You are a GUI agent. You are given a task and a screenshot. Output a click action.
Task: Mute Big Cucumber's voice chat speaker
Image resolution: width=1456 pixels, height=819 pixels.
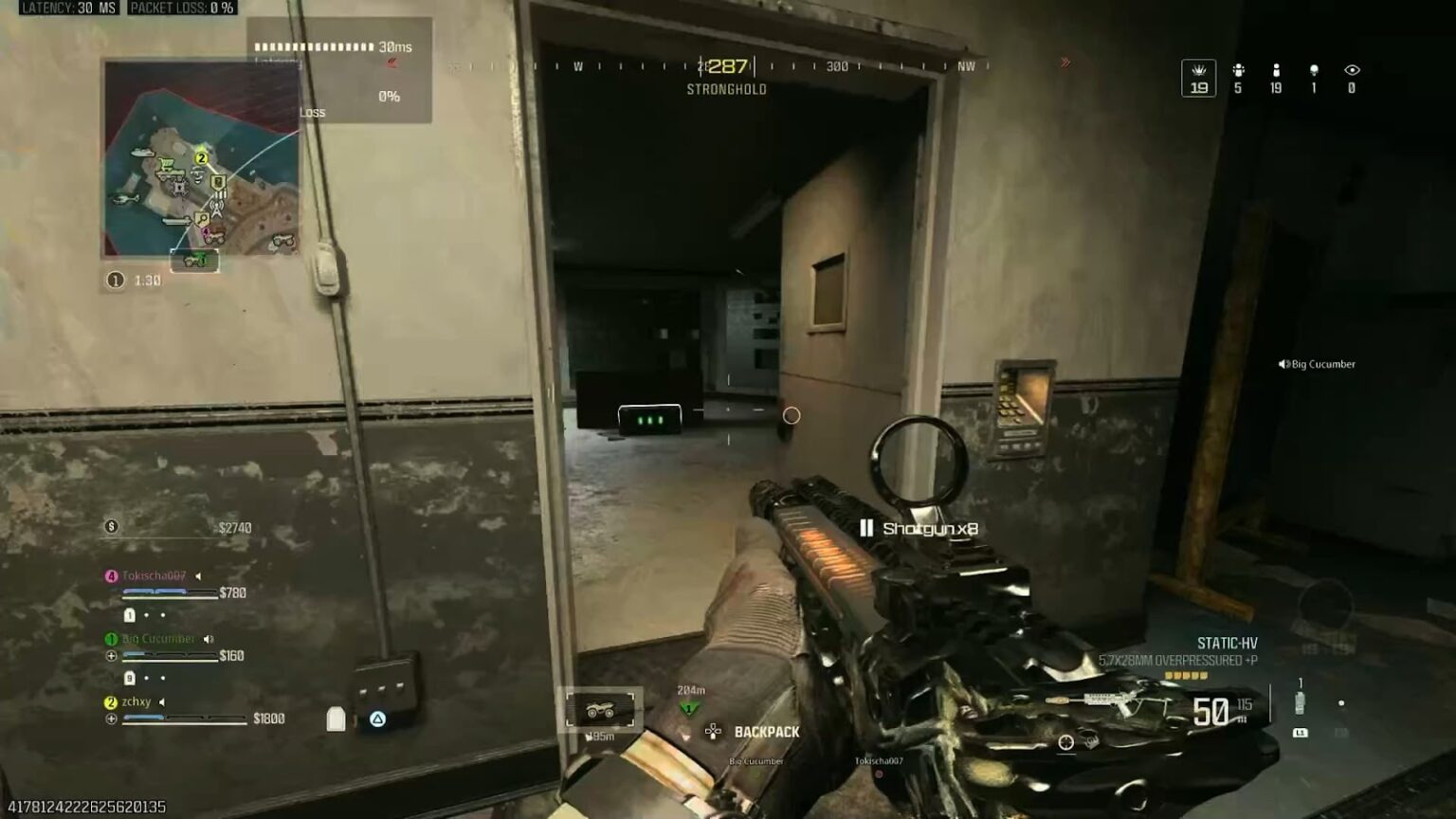tap(209, 638)
